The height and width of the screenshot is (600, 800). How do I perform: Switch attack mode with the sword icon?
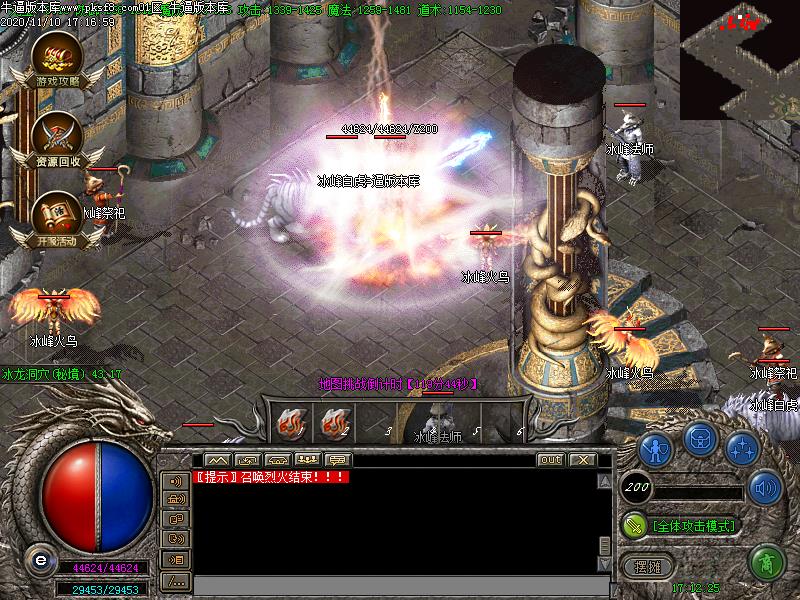click(x=634, y=524)
